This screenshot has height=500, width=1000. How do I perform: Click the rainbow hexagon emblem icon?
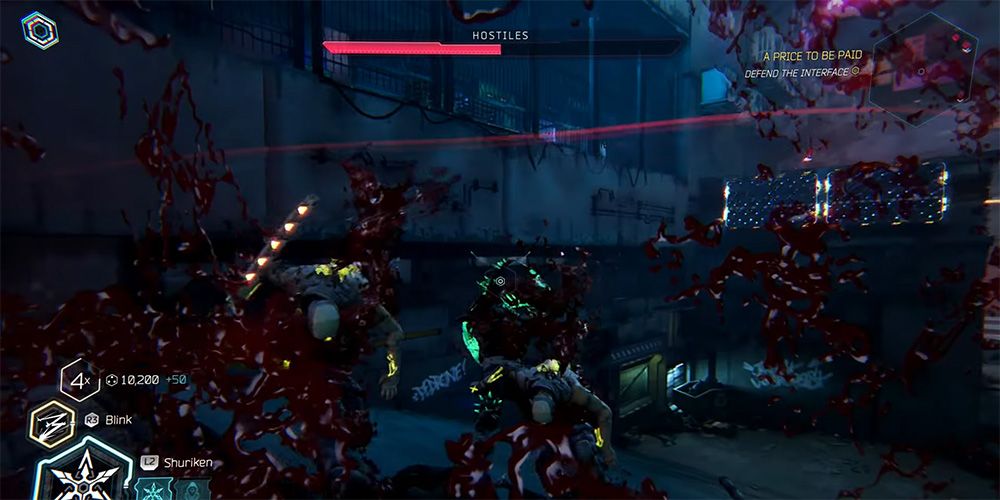point(39,30)
